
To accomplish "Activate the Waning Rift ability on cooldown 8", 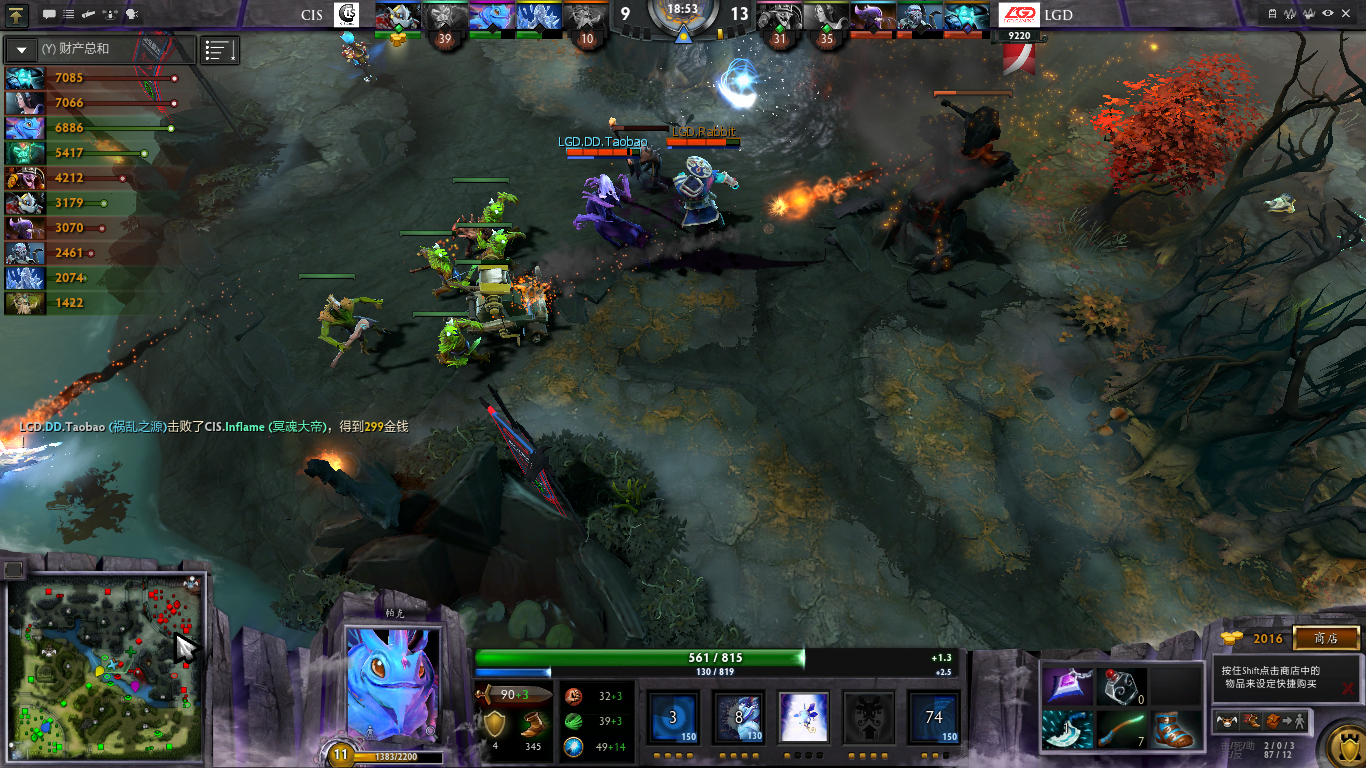I will tap(739, 717).
